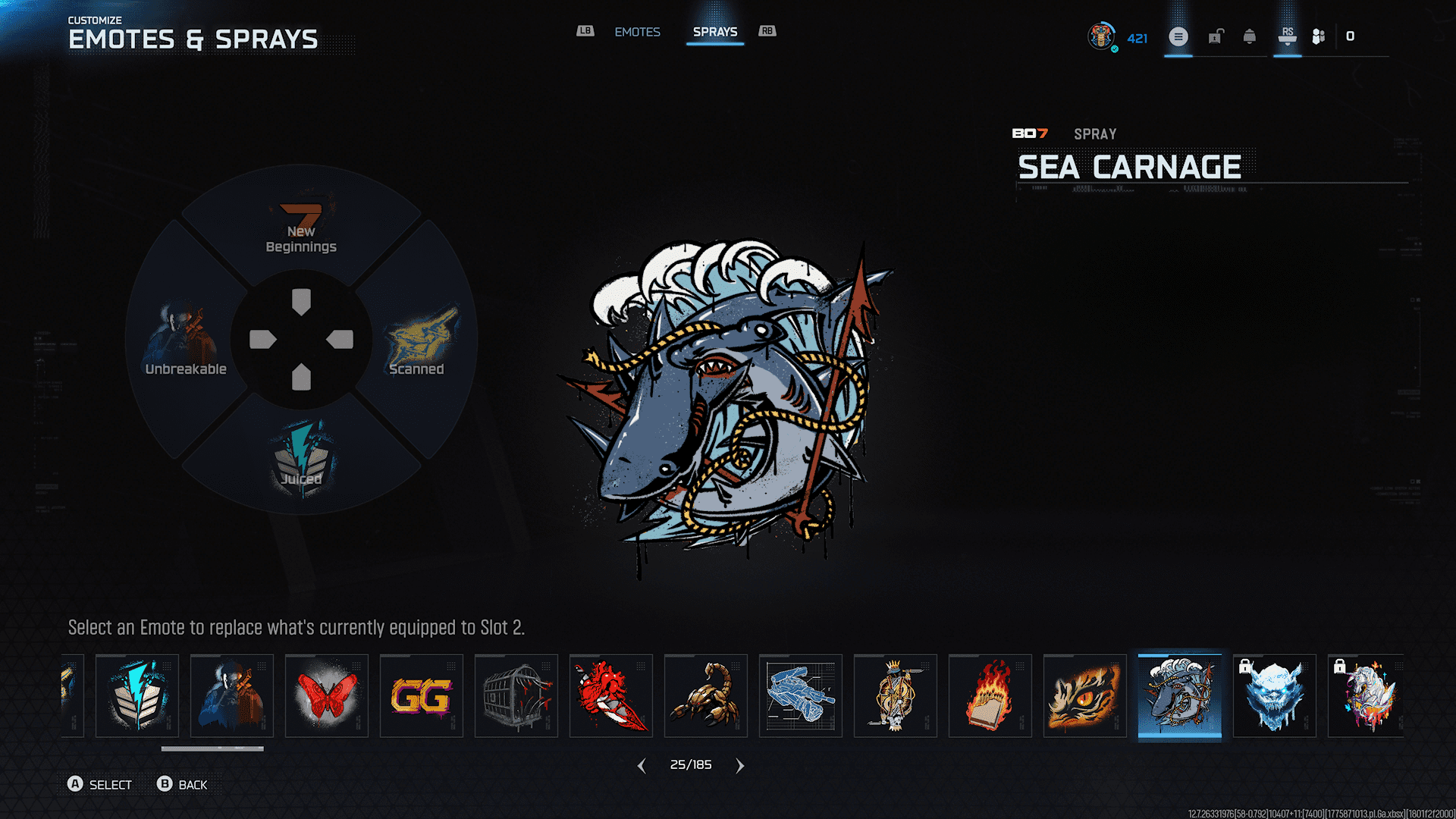Go to the next spray page arrow
Viewport: 1456px width, 819px height.
click(740, 766)
